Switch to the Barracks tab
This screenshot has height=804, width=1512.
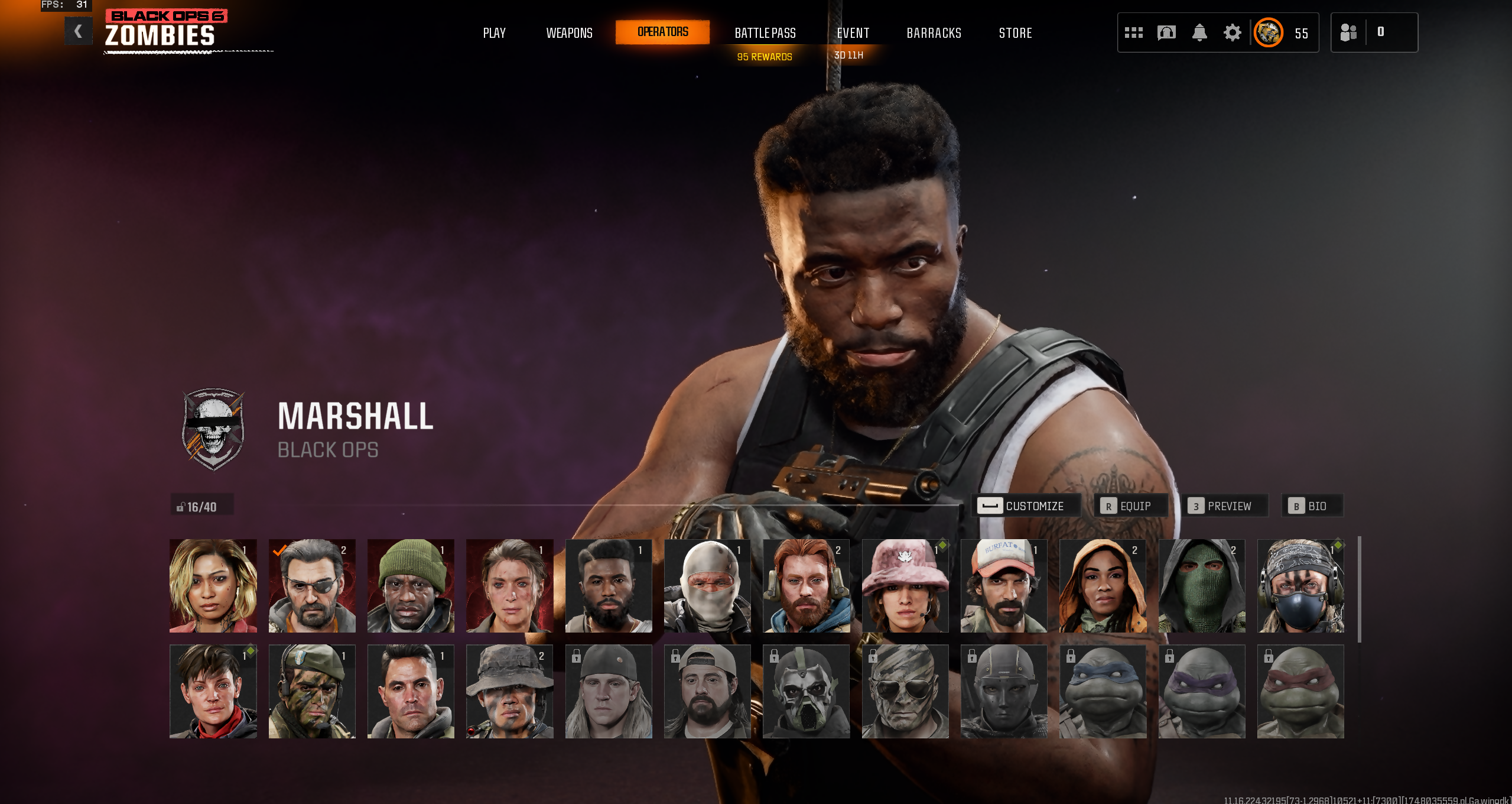click(x=934, y=33)
